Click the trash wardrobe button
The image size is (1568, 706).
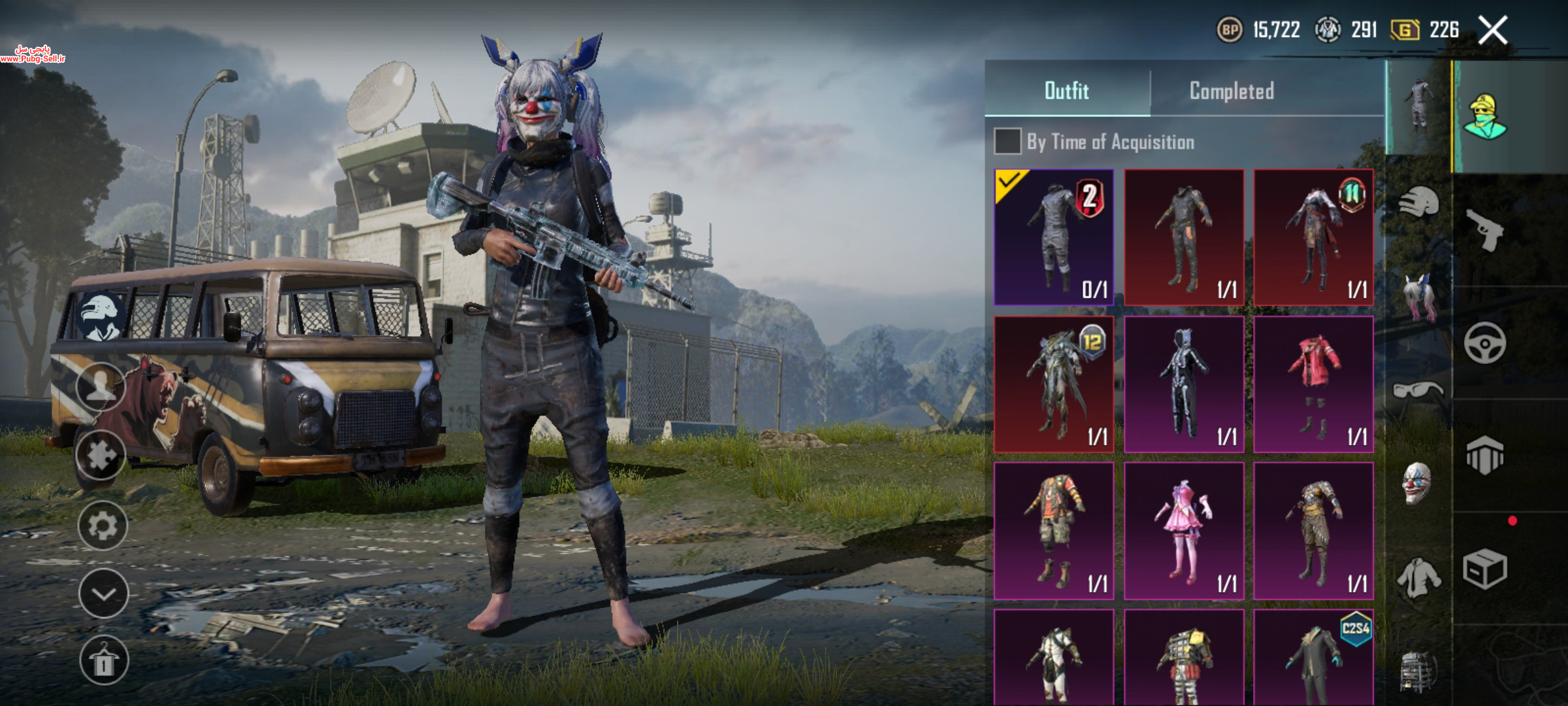103,660
